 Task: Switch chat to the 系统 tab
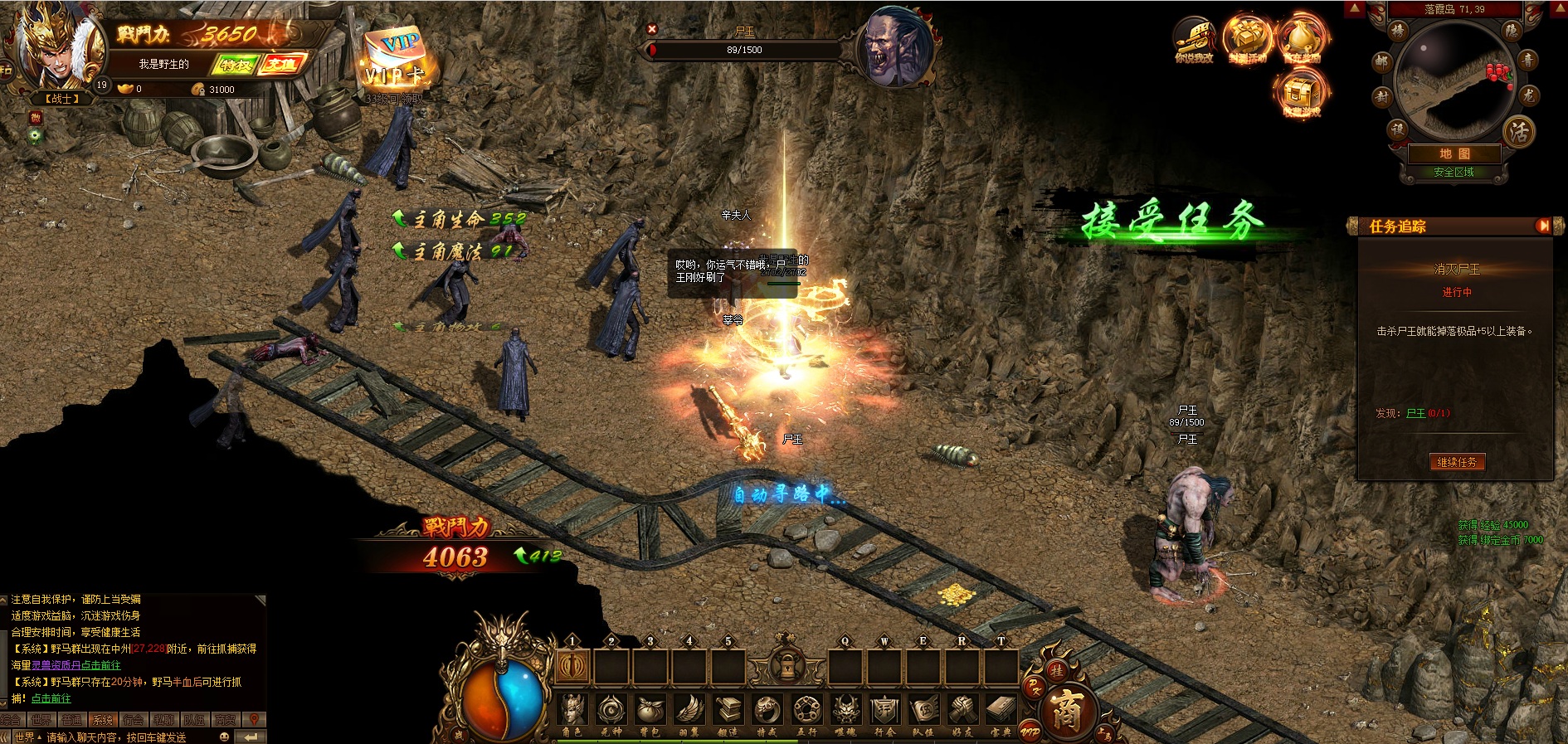pos(103,720)
